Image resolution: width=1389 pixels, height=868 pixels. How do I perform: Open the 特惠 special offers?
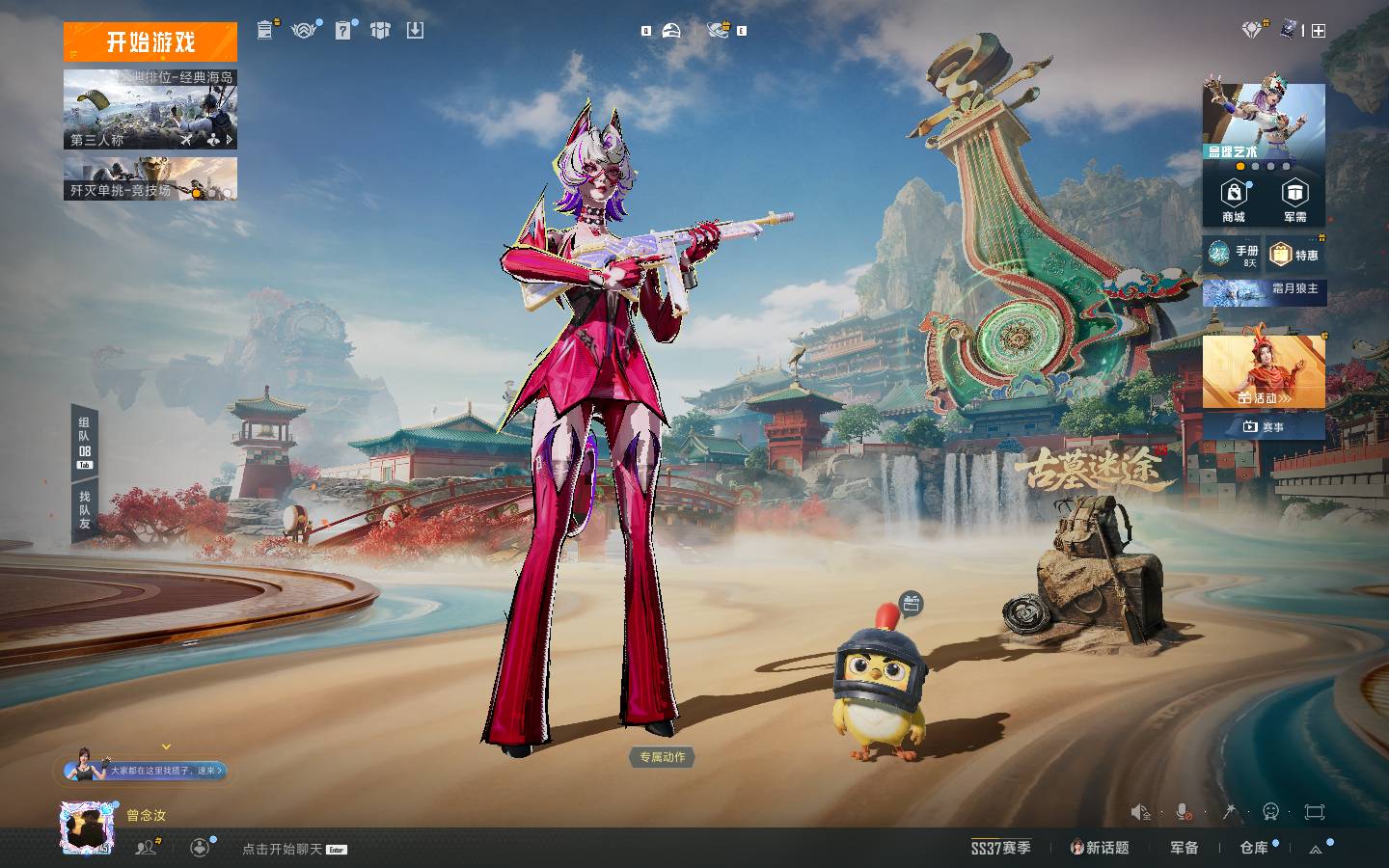point(1294,255)
